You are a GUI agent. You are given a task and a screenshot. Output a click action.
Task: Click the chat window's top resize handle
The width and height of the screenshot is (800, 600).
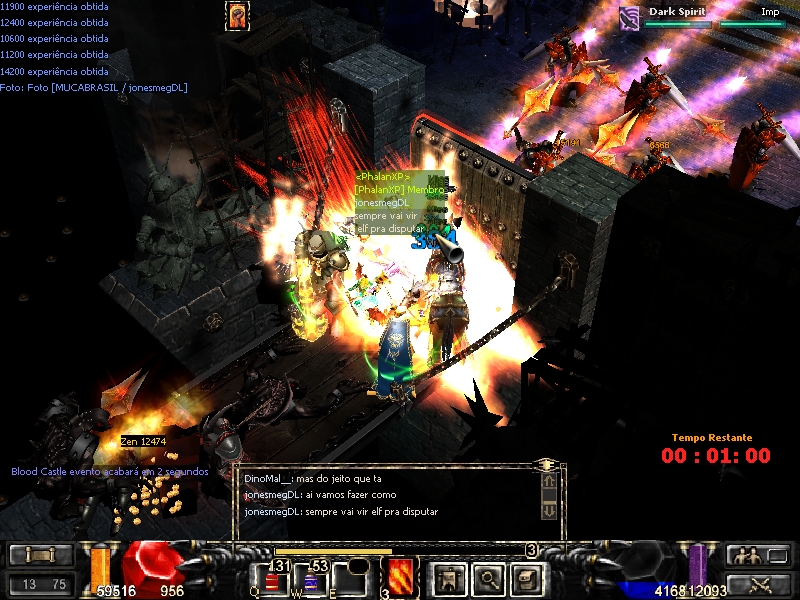point(546,465)
